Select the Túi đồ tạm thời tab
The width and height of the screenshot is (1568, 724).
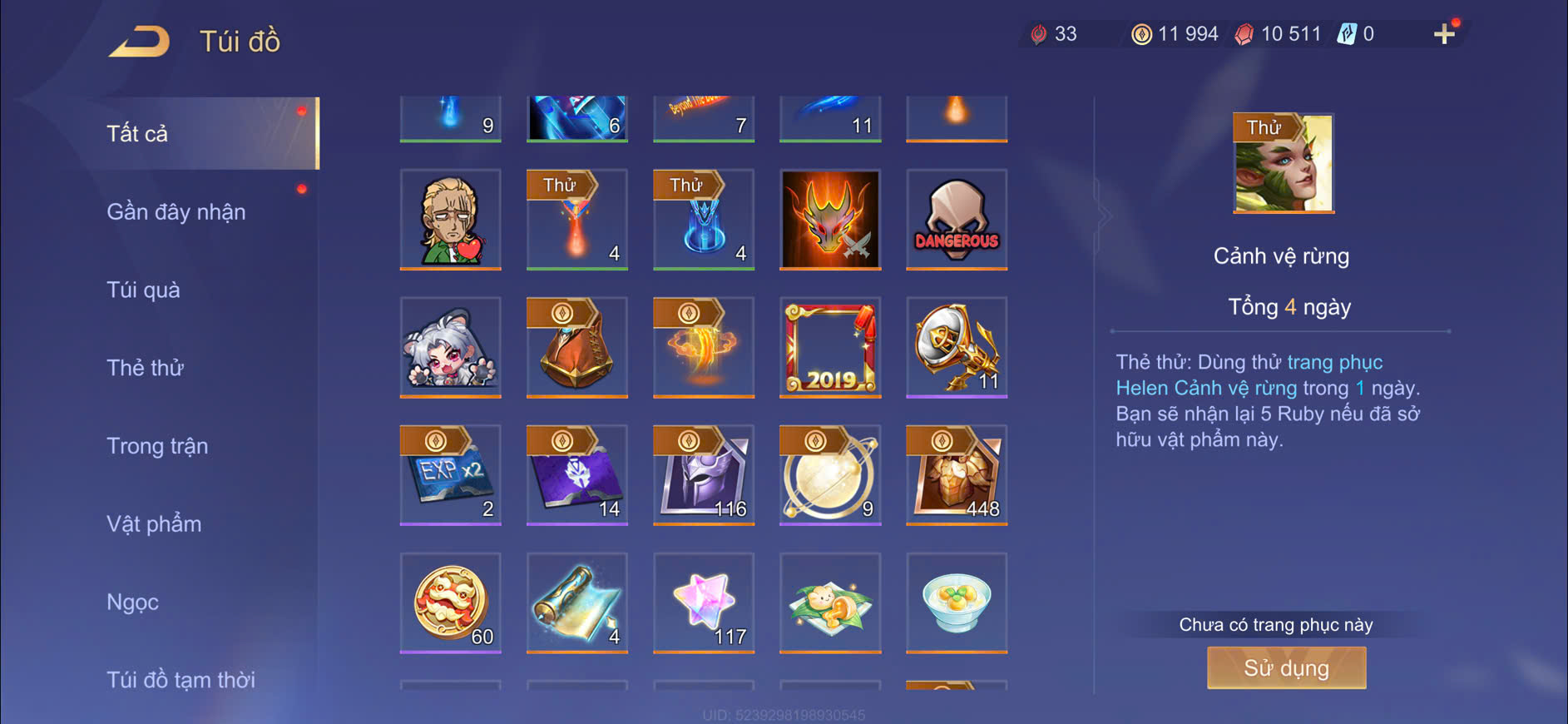point(181,680)
